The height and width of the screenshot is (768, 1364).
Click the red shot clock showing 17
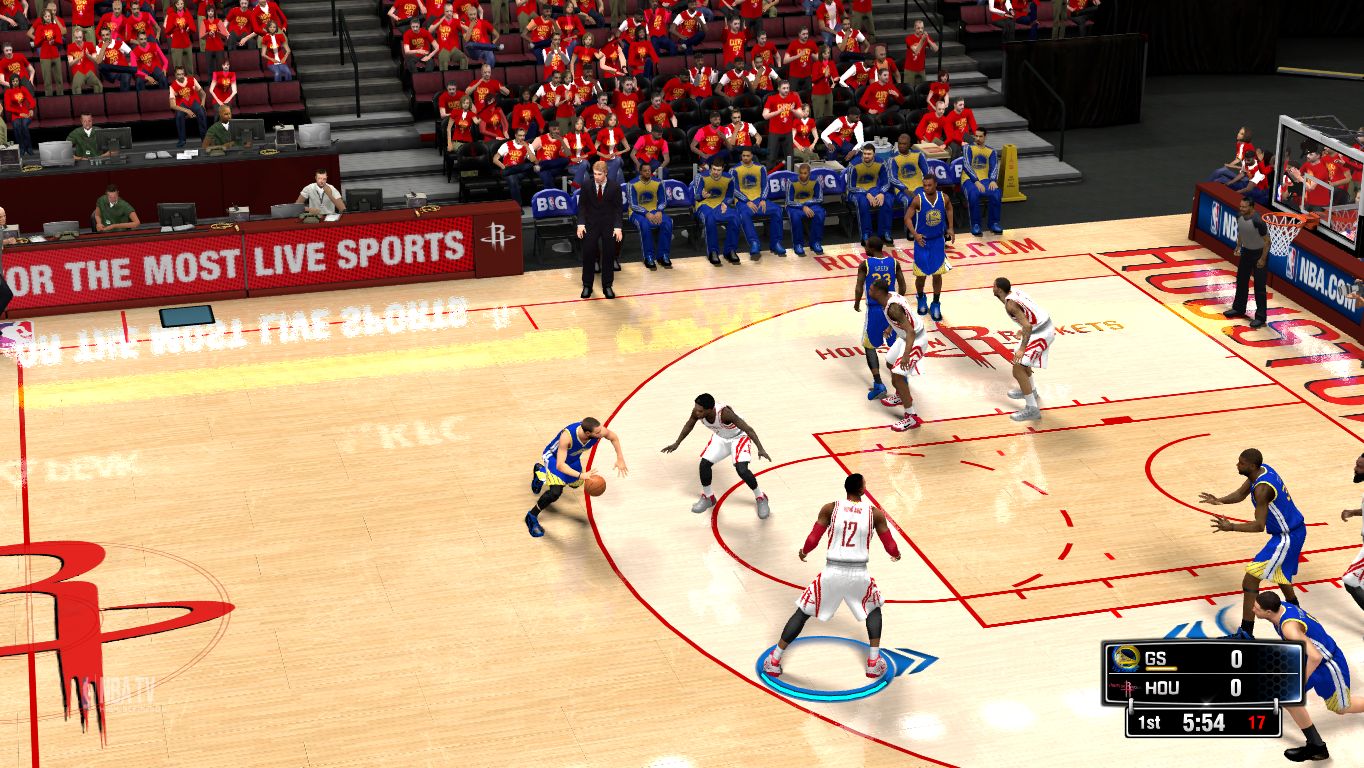click(1257, 720)
